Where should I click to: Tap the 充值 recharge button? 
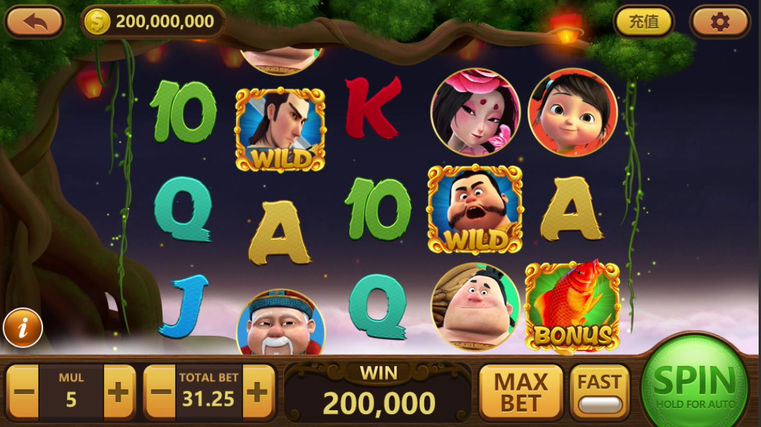[x=643, y=20]
